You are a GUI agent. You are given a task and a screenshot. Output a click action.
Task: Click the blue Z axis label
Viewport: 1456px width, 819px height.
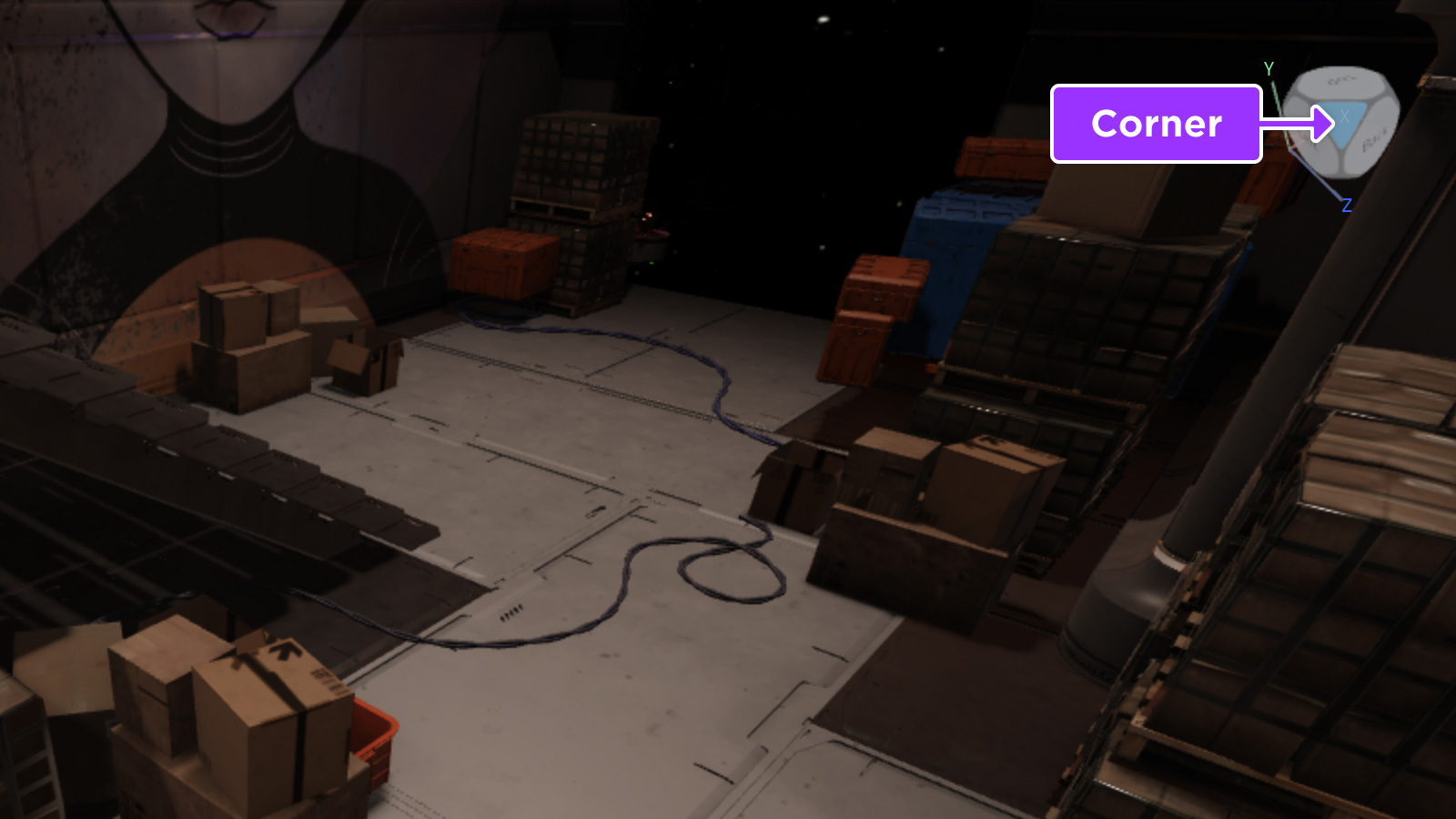pos(1347,204)
